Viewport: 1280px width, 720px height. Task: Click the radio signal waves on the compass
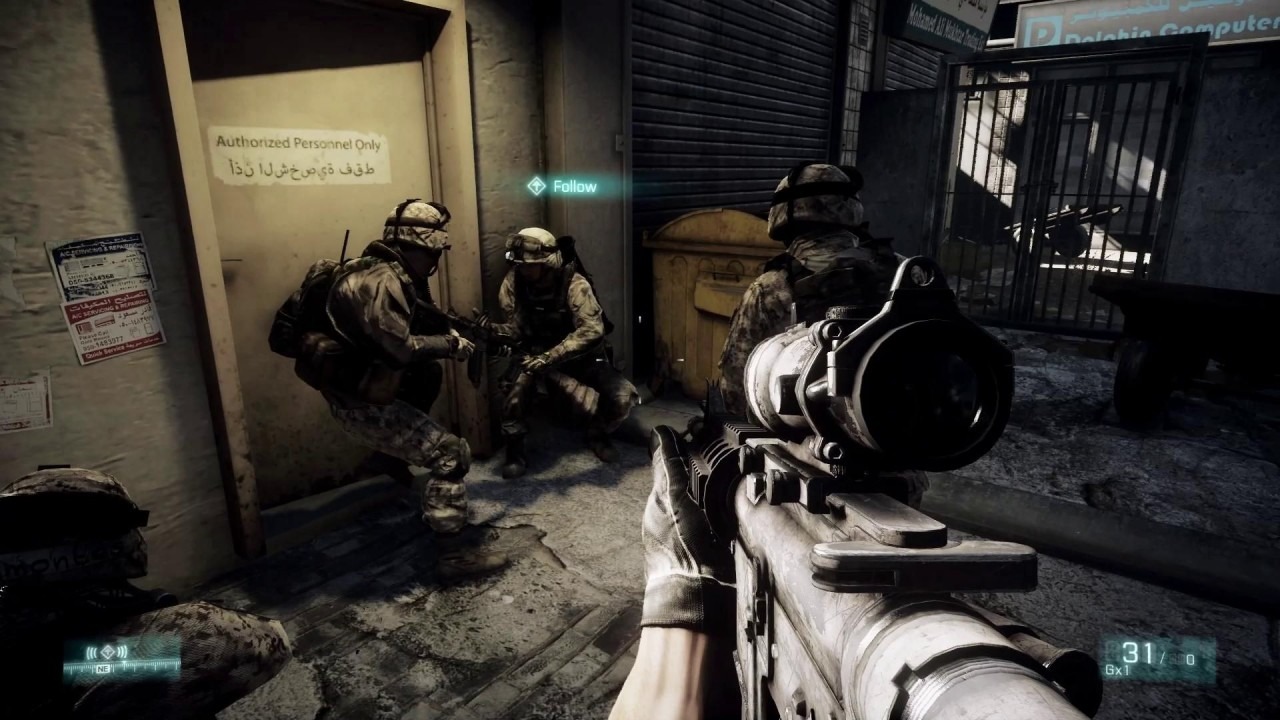[93, 651]
